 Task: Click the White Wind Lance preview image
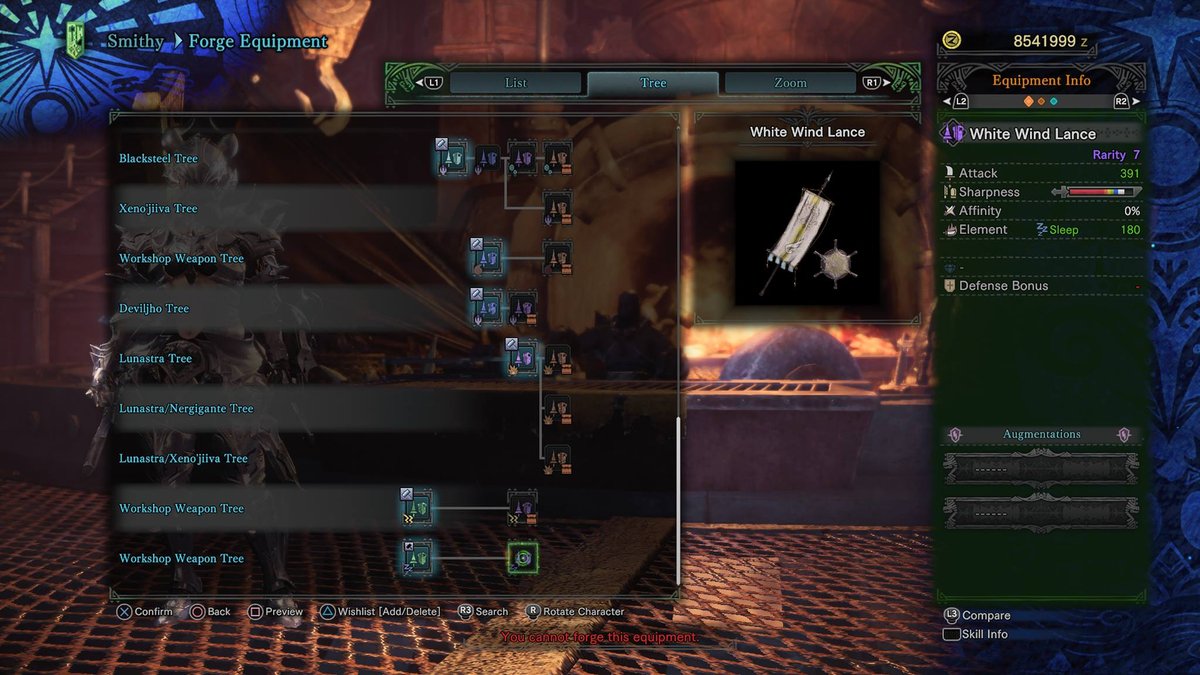click(807, 232)
